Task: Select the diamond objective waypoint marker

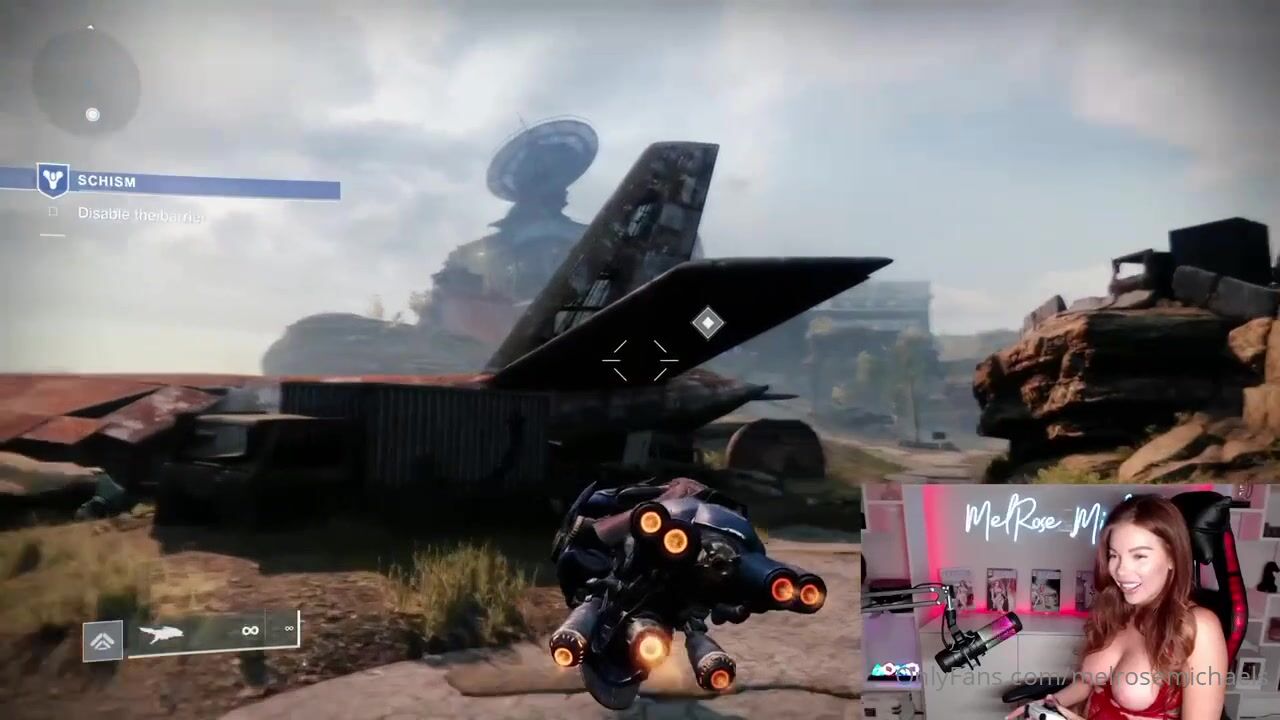Action: click(708, 322)
